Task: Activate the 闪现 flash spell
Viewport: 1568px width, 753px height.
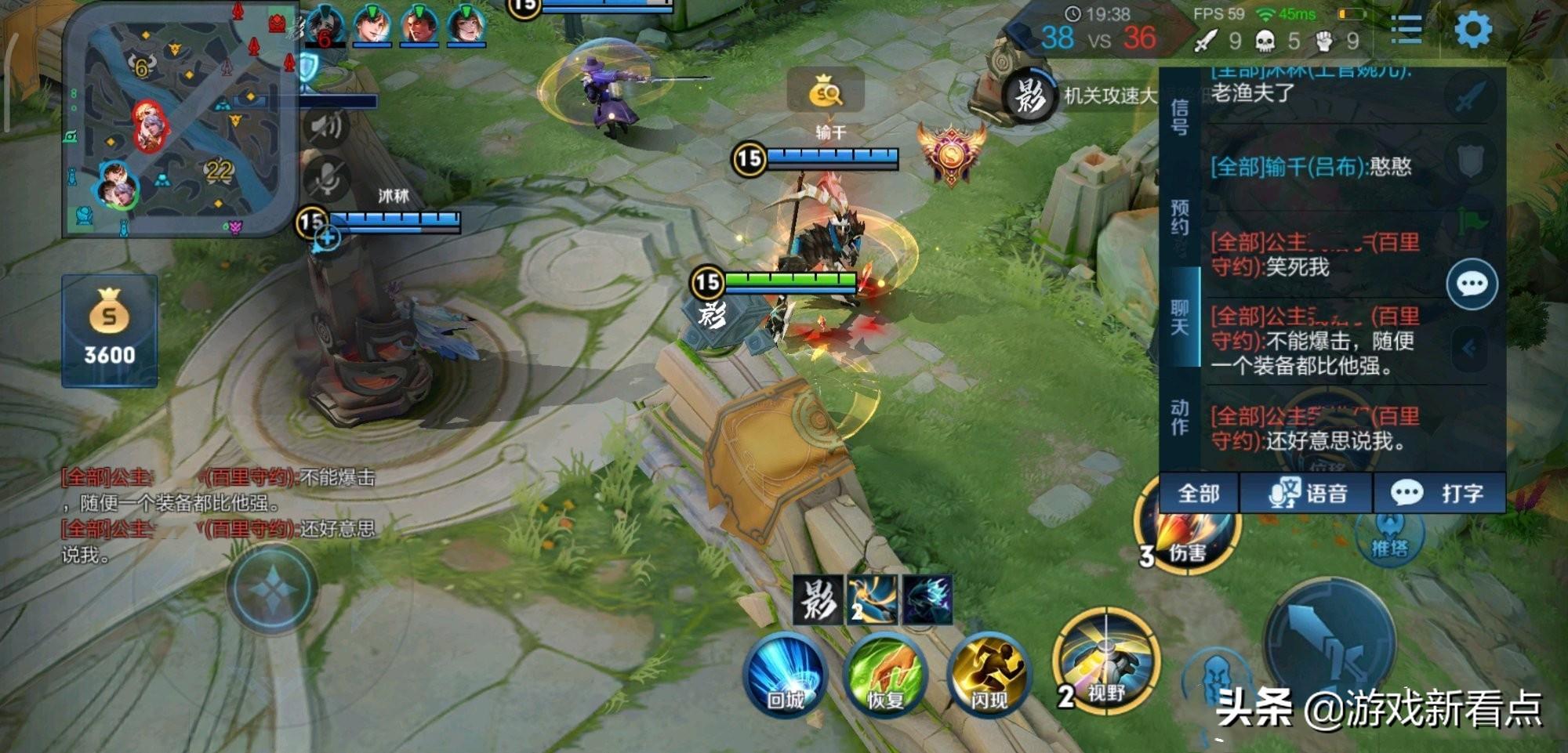Action: tap(989, 674)
